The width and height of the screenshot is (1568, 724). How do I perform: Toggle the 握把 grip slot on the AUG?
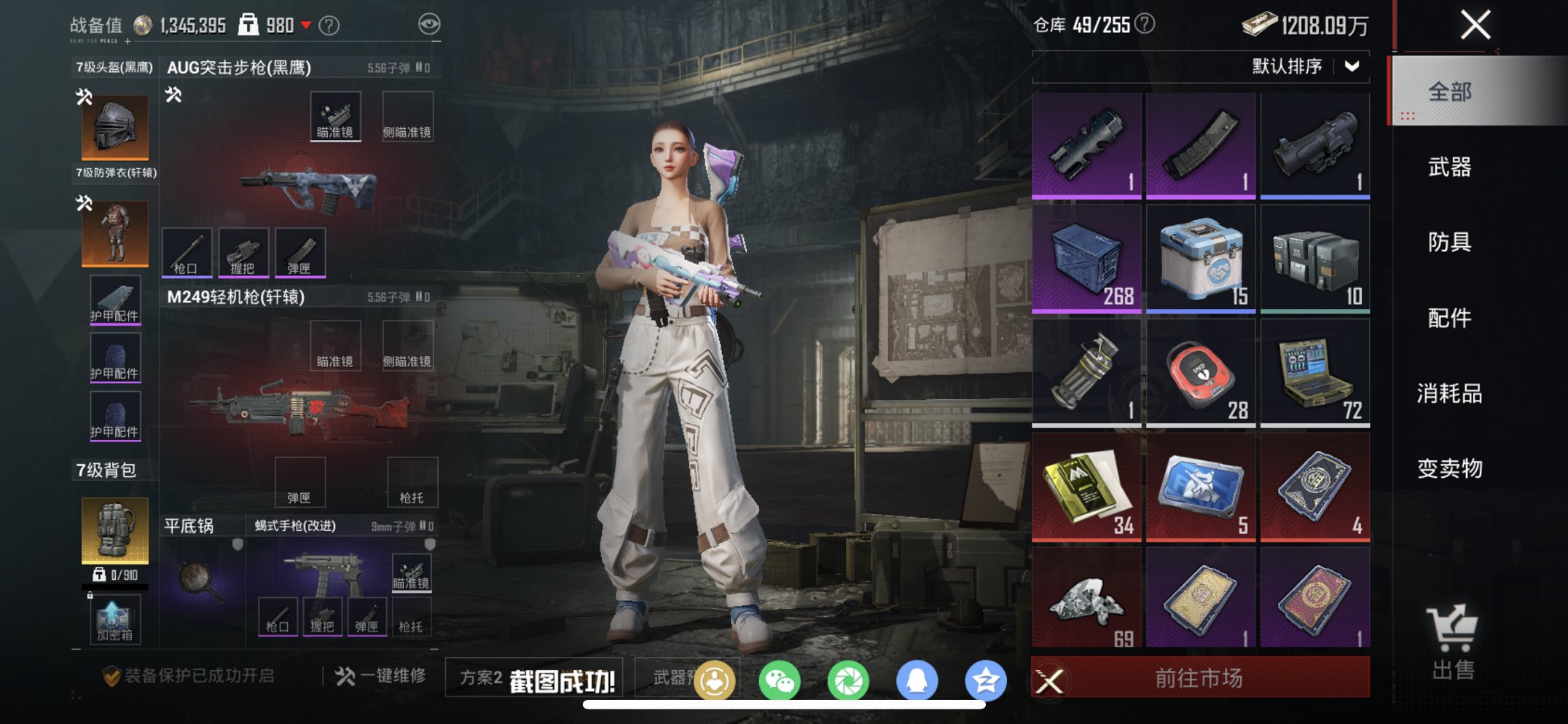pyautogui.click(x=243, y=251)
